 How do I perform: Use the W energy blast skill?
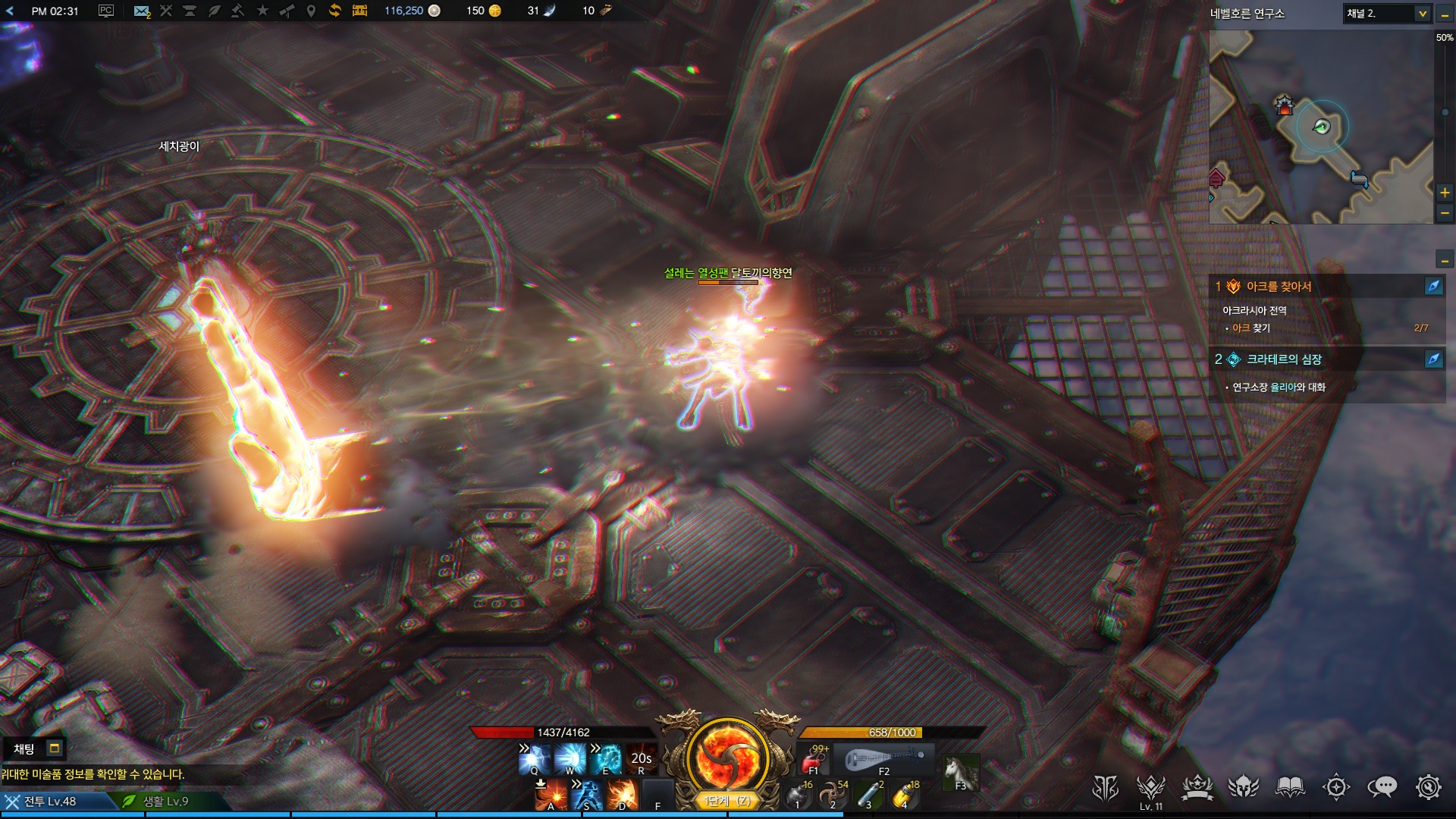coord(570,759)
